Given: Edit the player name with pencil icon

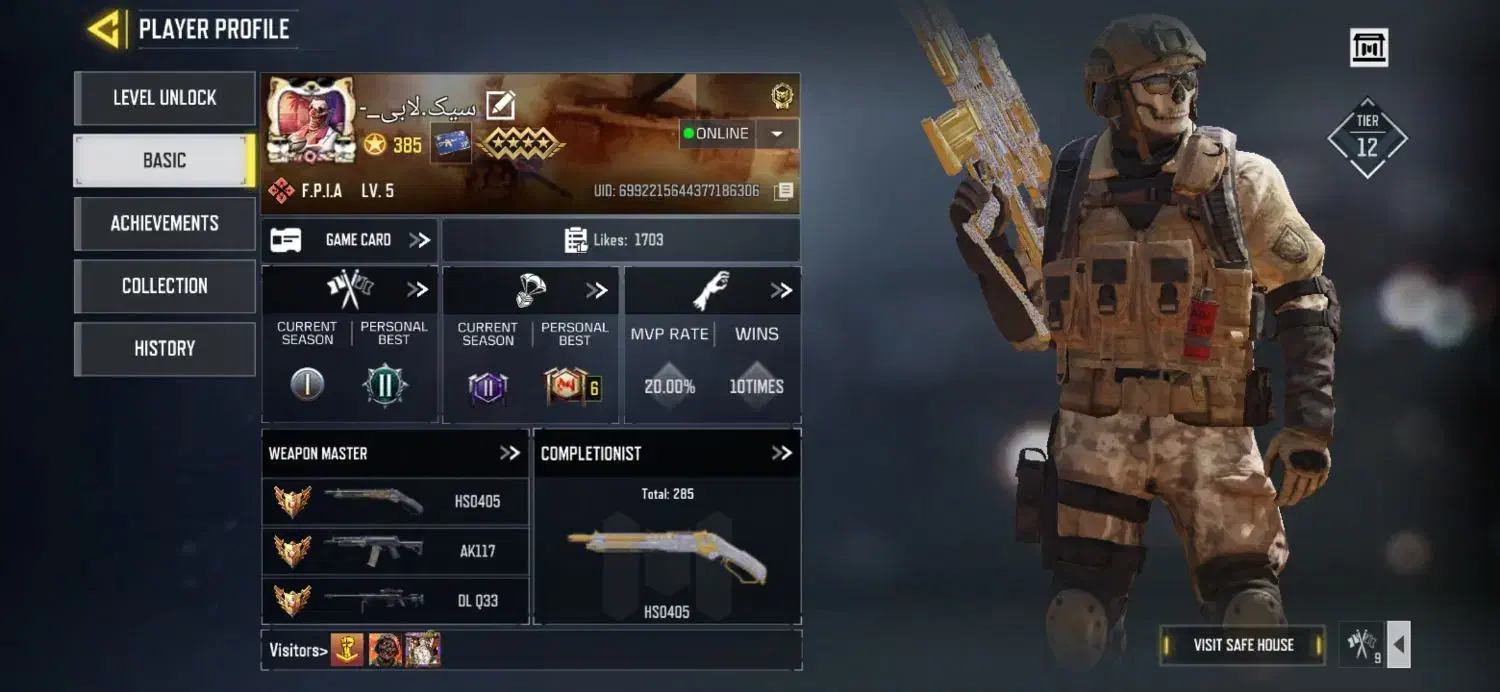Looking at the screenshot, I should point(500,105).
